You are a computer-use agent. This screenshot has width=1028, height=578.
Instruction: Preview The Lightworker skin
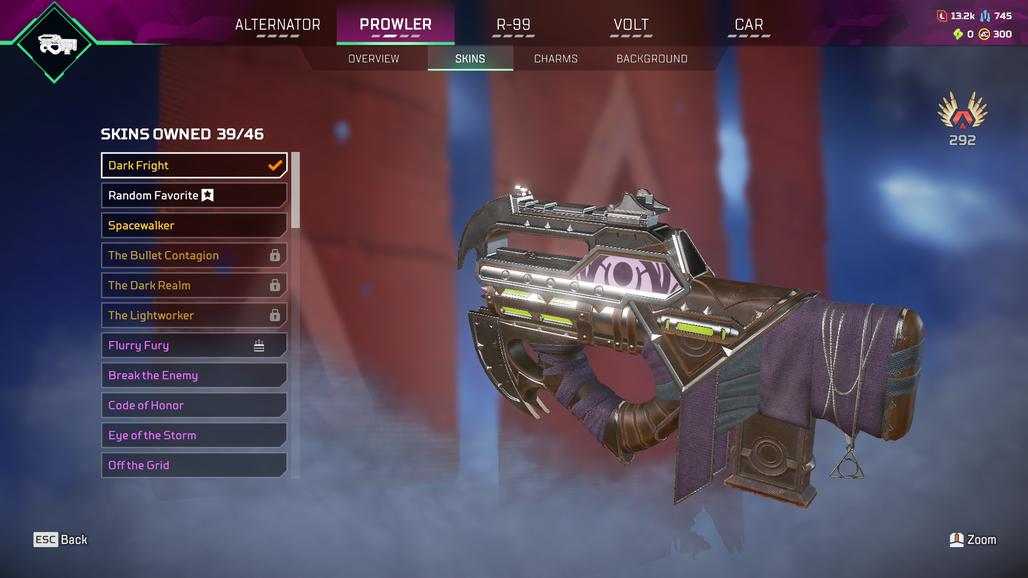[x=194, y=316]
